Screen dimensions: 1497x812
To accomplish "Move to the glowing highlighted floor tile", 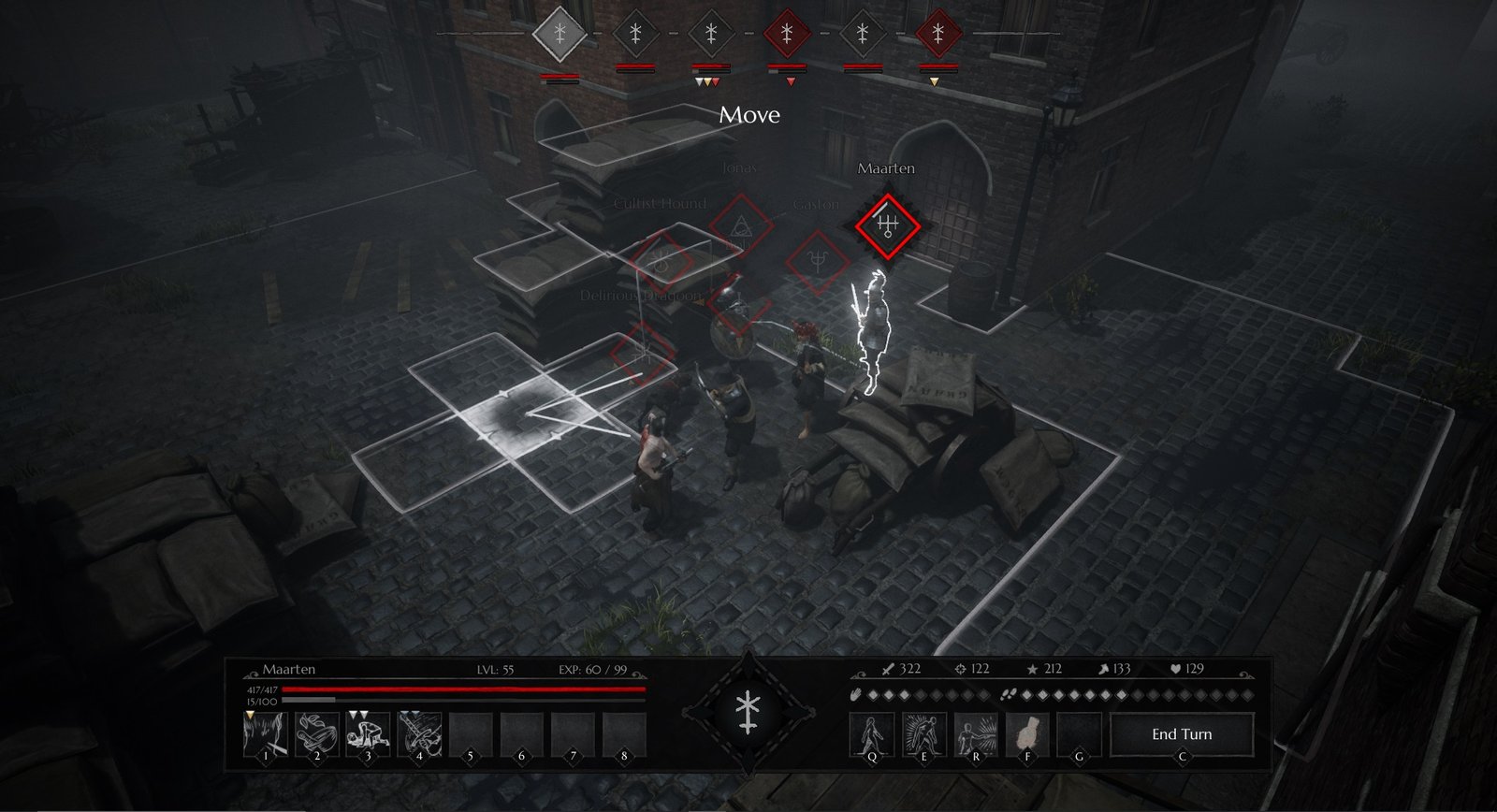I will (526, 412).
